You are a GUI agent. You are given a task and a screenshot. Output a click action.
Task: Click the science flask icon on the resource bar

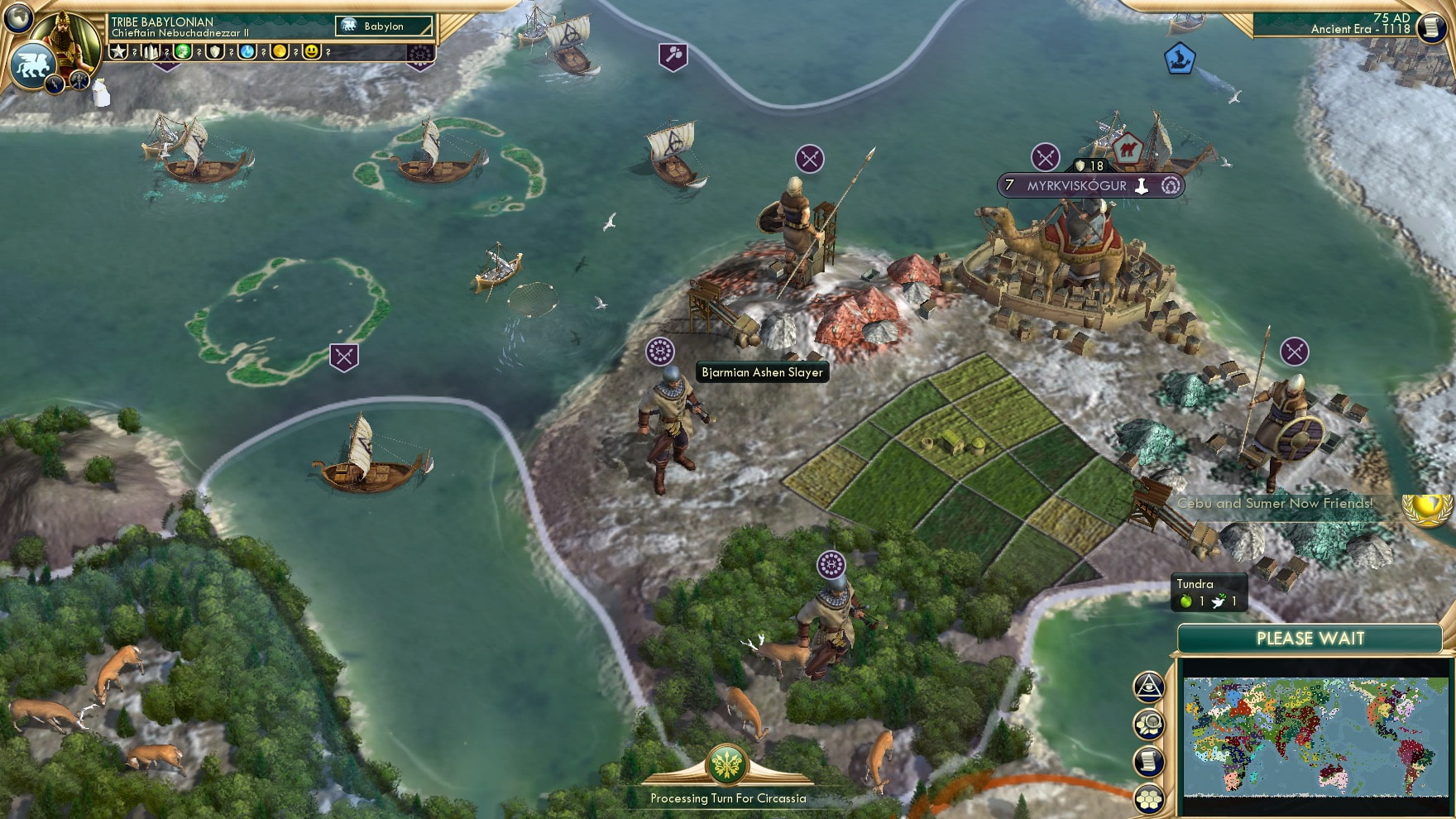click(x=248, y=51)
